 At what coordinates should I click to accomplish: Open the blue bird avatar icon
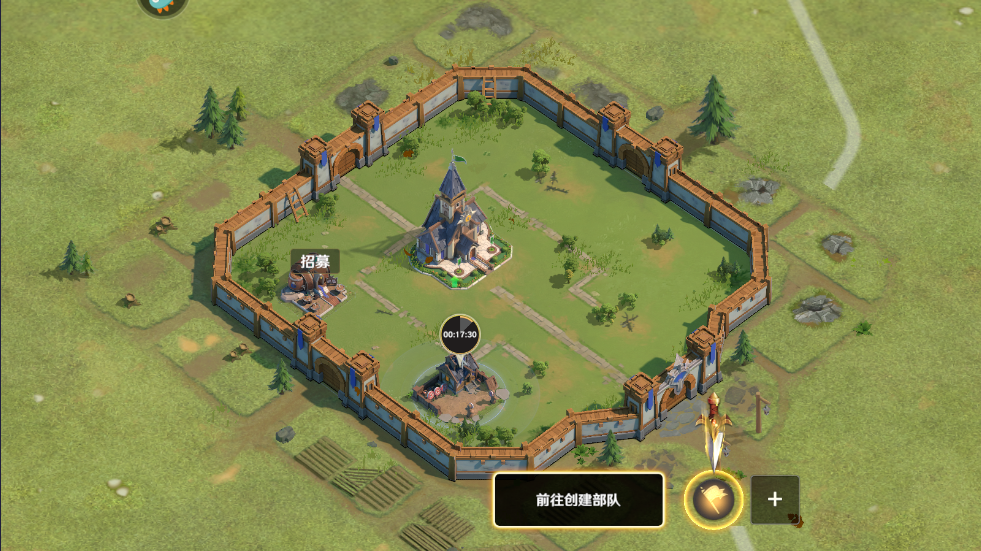click(x=161, y=6)
